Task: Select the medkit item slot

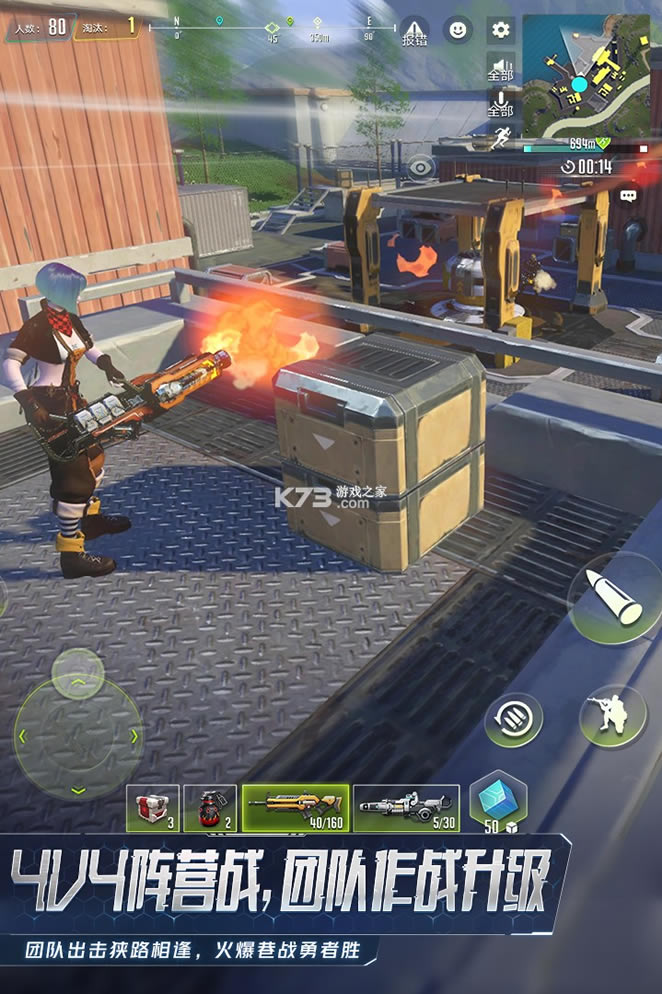Action: [x=153, y=808]
